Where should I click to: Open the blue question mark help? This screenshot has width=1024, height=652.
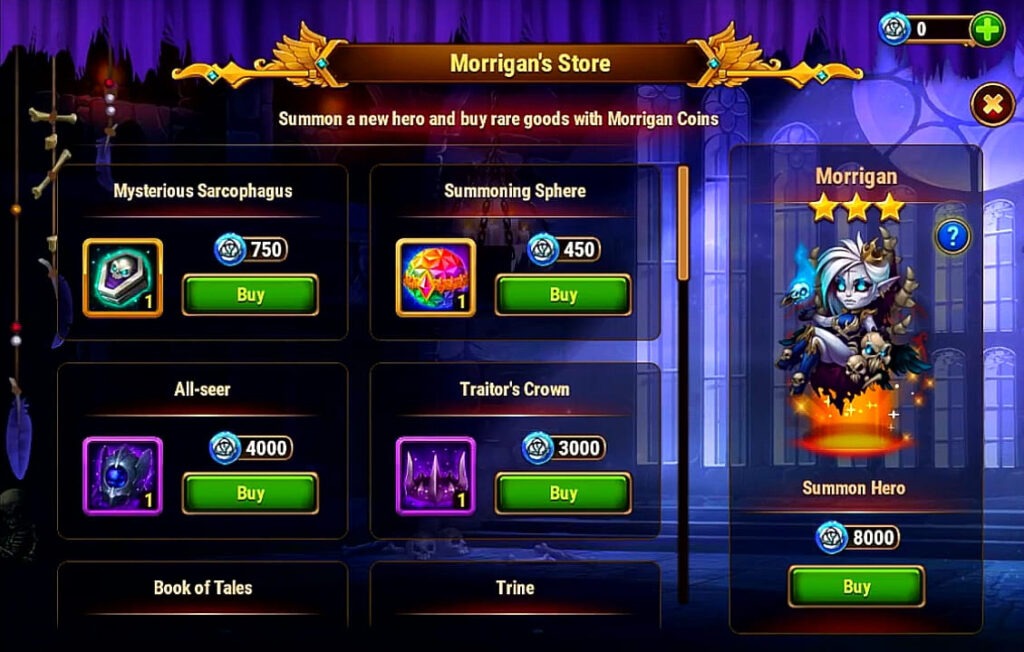click(x=952, y=237)
